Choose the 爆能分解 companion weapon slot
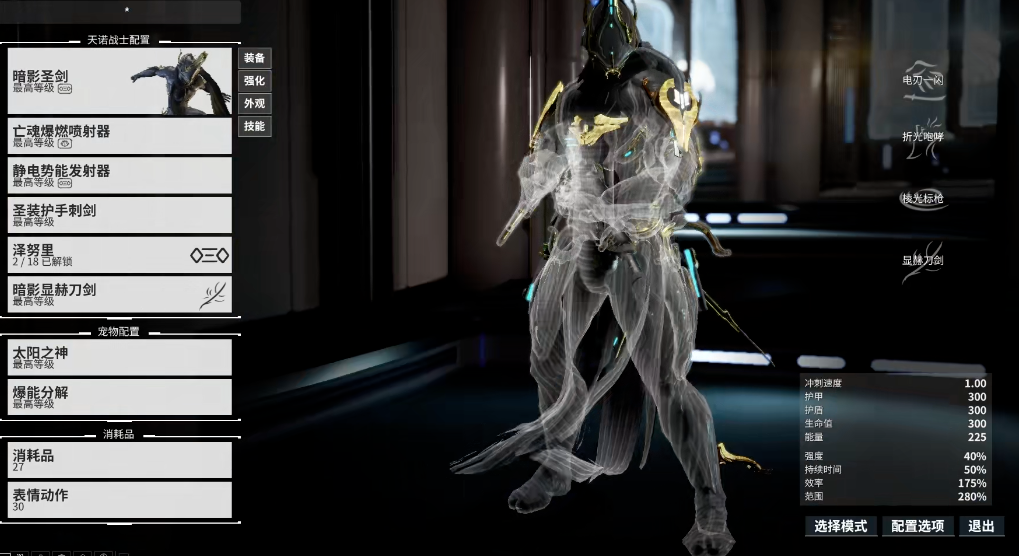The width and height of the screenshot is (1019, 556). pyautogui.click(x=117, y=397)
